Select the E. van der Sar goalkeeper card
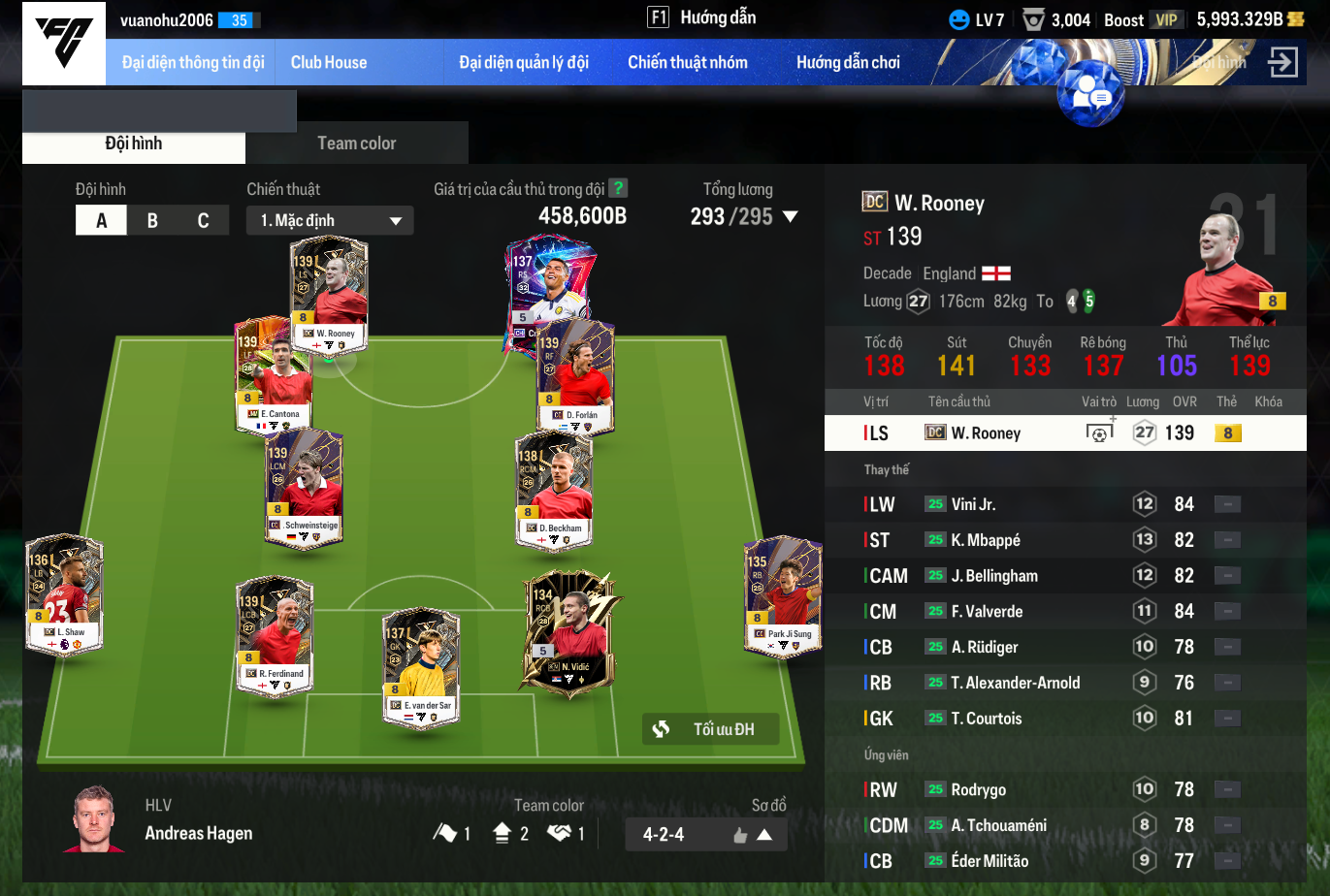The image size is (1330, 896). (x=421, y=665)
